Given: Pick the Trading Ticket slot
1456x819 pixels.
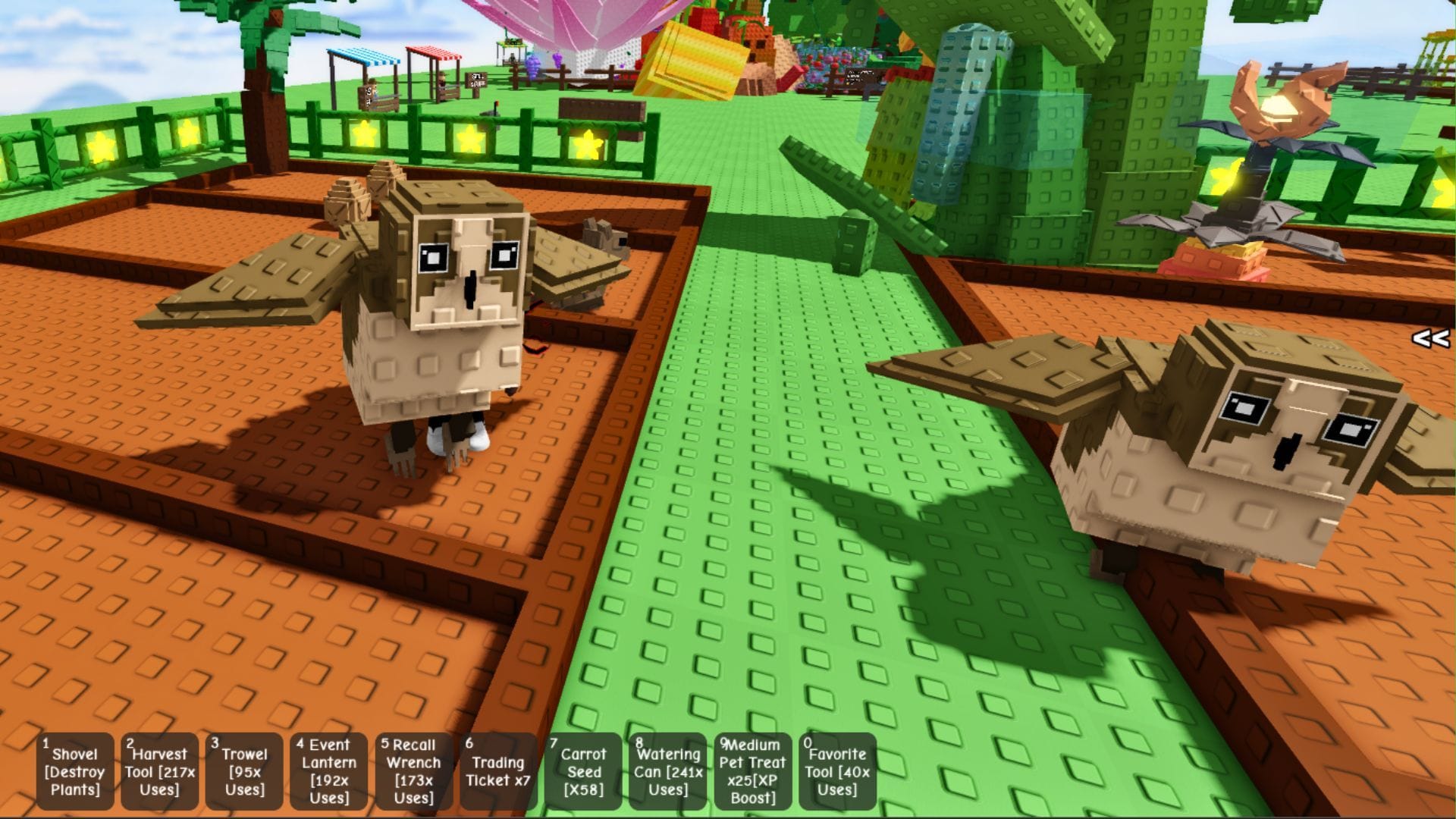Looking at the screenshot, I should tap(498, 771).
